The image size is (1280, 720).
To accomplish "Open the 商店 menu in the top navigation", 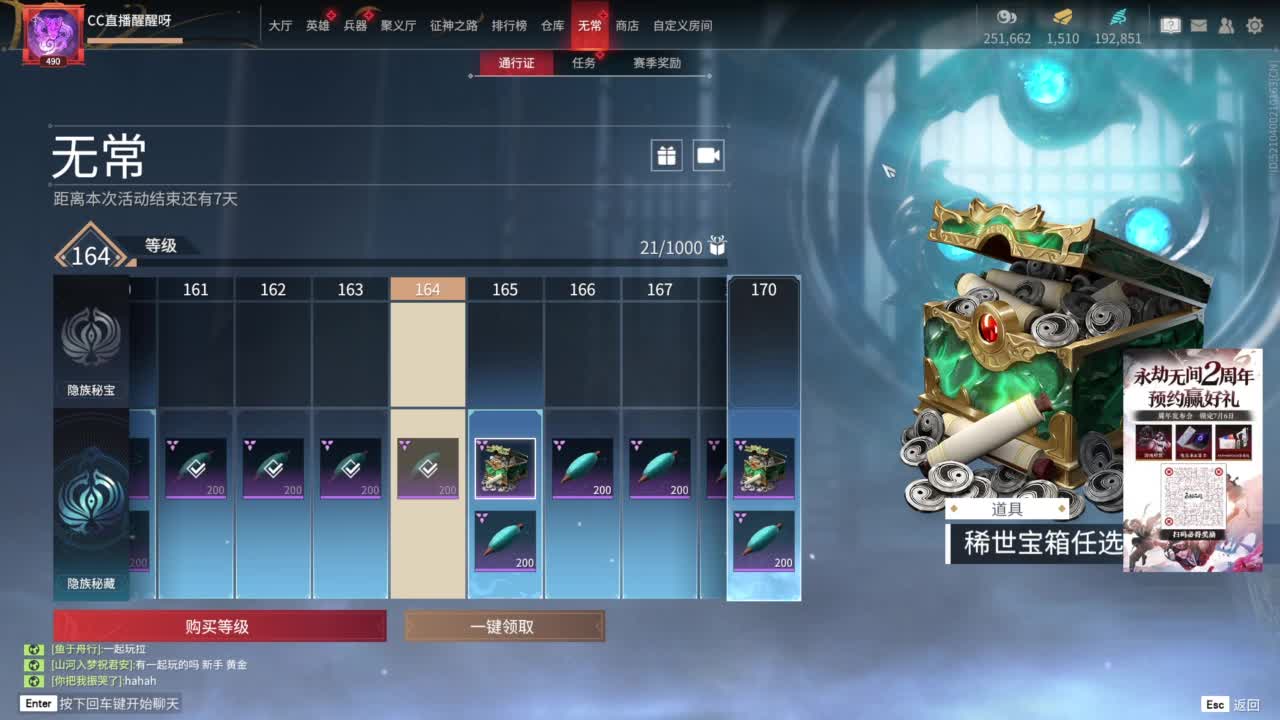I will point(627,27).
